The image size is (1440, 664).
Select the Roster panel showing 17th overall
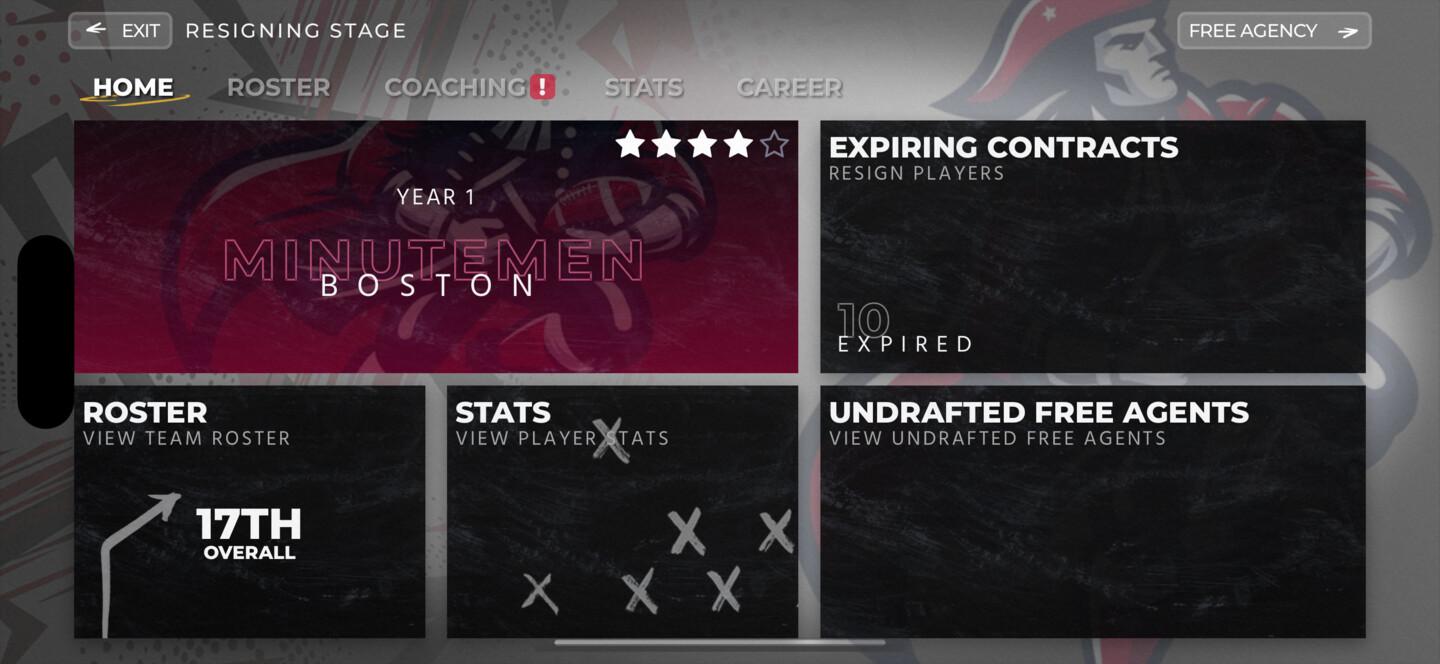pyautogui.click(x=249, y=511)
